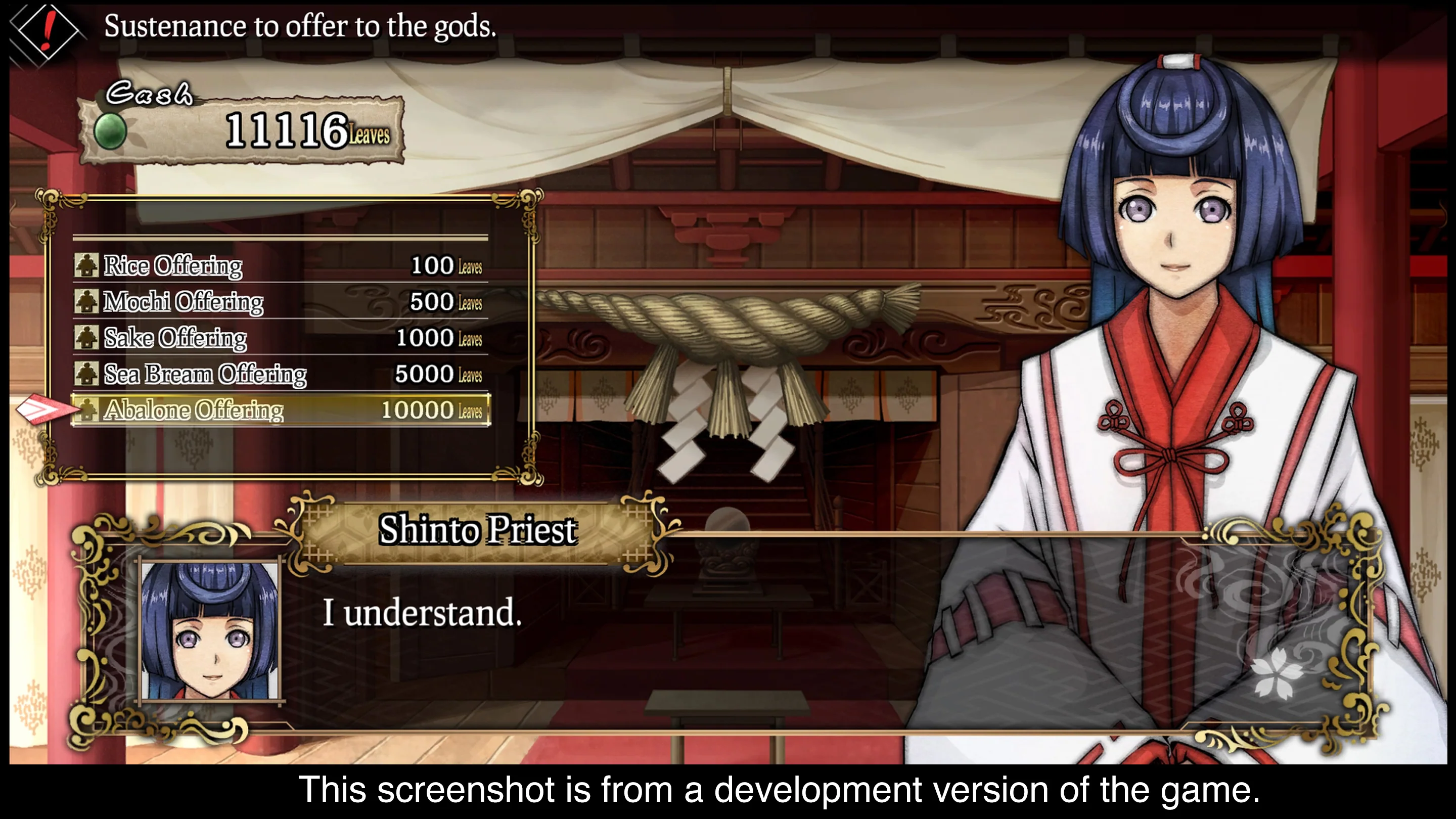This screenshot has width=1456, height=819.
Task: Click the Sake Offering item icon
Action: click(87, 337)
